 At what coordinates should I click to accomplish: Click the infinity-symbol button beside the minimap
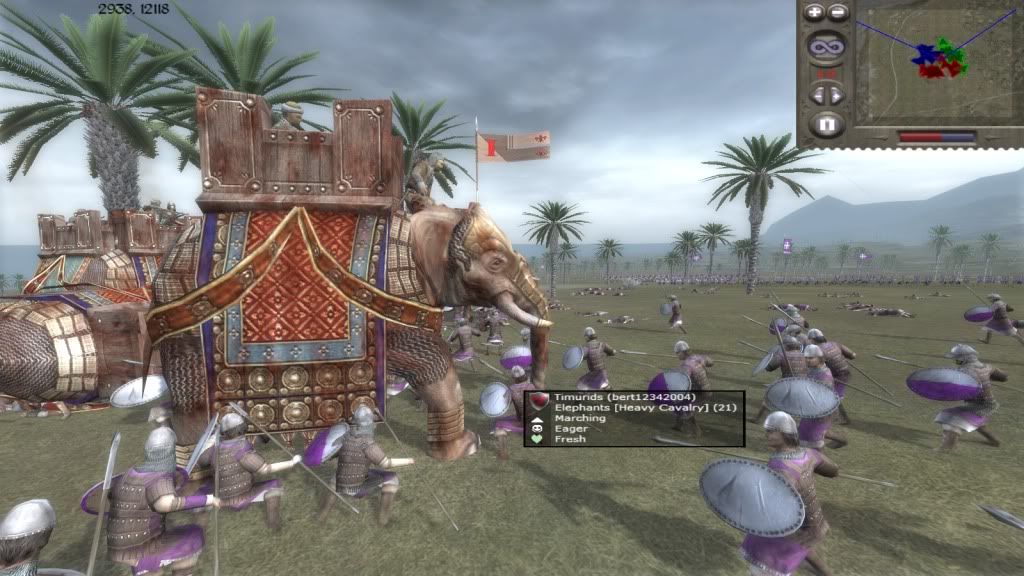(826, 46)
